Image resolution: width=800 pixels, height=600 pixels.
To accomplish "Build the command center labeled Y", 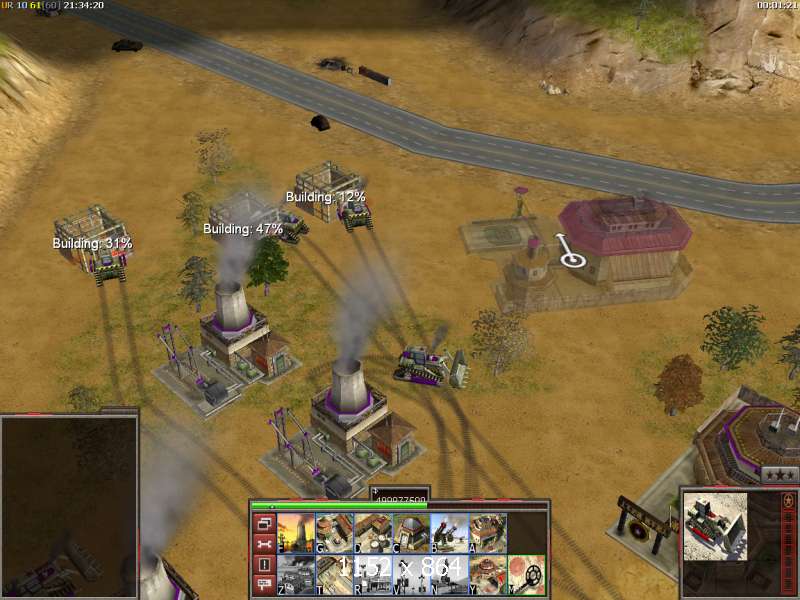I will tap(487, 574).
